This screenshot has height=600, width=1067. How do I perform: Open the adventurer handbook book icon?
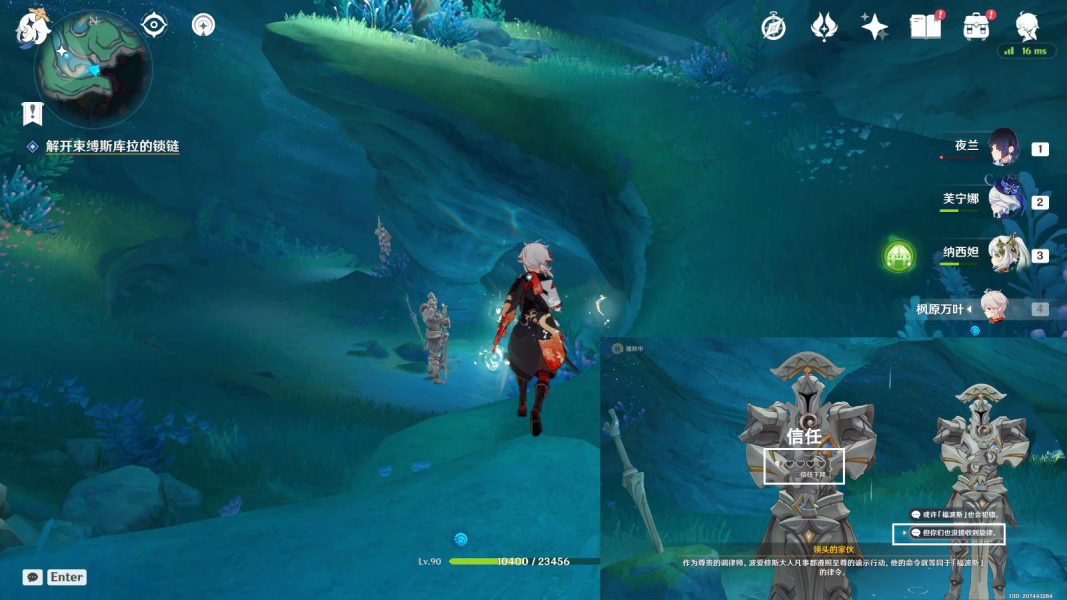tap(926, 27)
